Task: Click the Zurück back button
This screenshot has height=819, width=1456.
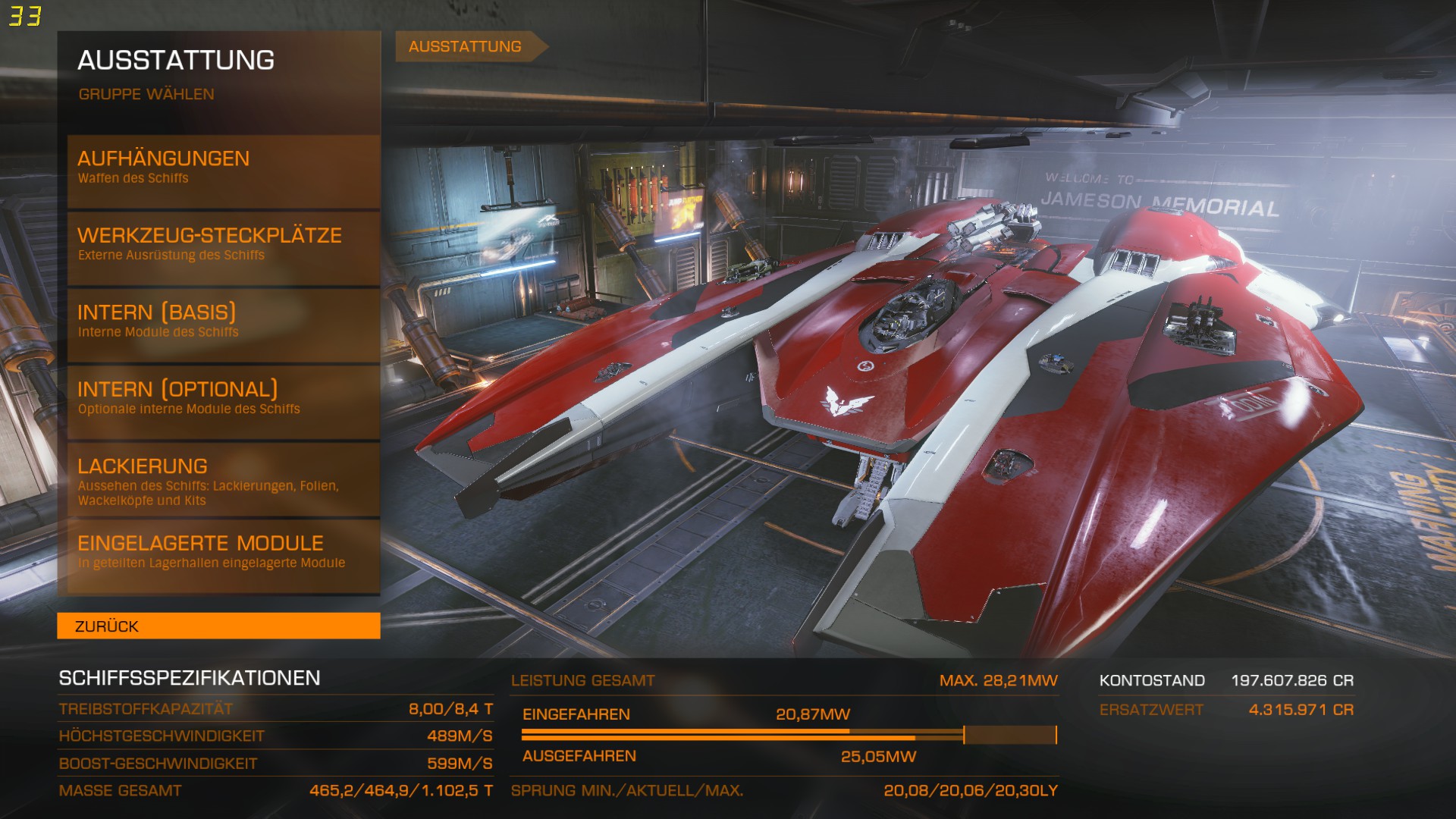Action: [218, 626]
